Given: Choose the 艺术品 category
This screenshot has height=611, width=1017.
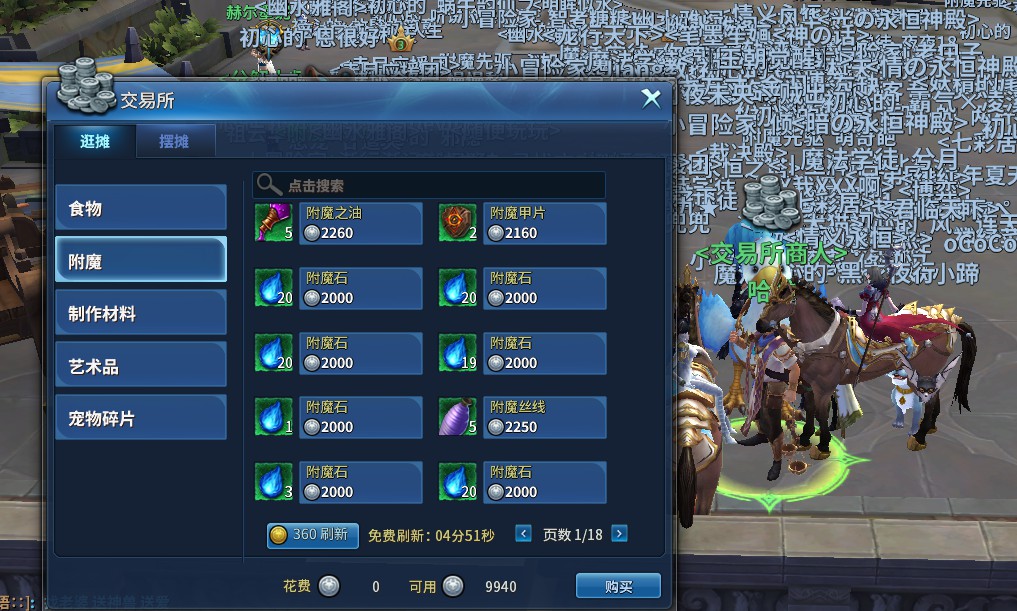Looking at the screenshot, I should (x=140, y=366).
